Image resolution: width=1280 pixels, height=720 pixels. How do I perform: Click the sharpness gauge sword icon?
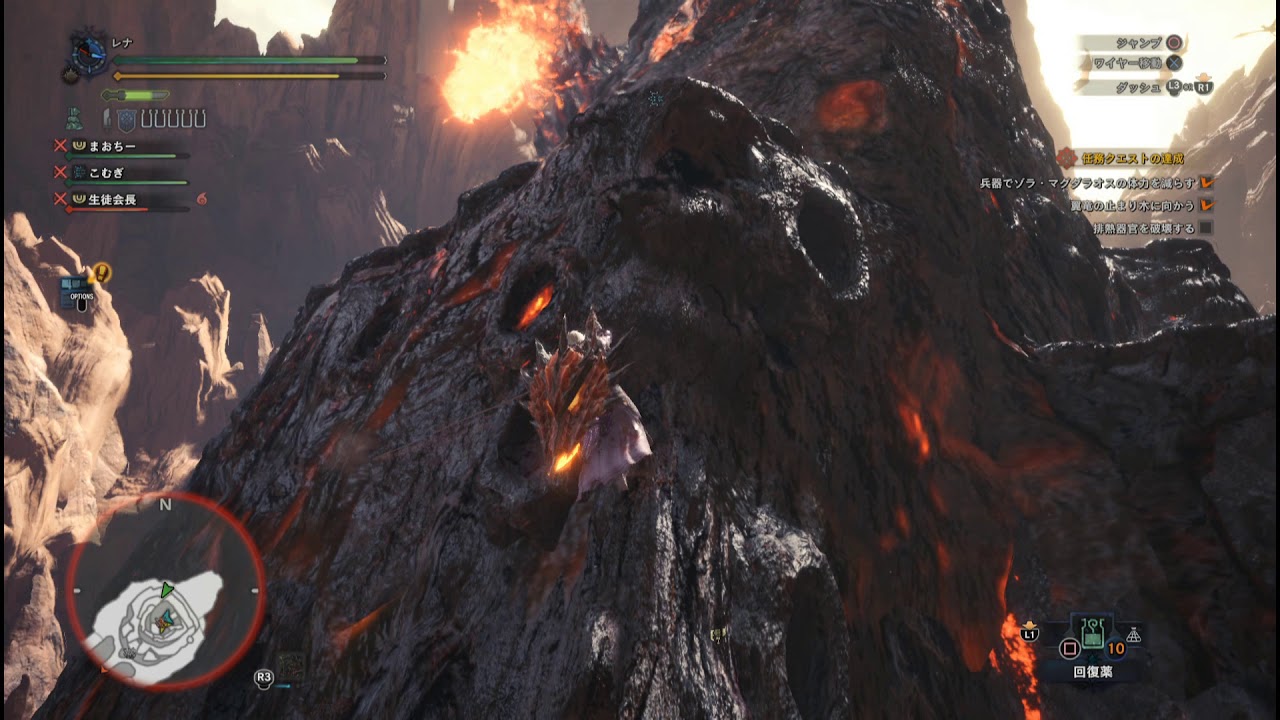[133, 94]
